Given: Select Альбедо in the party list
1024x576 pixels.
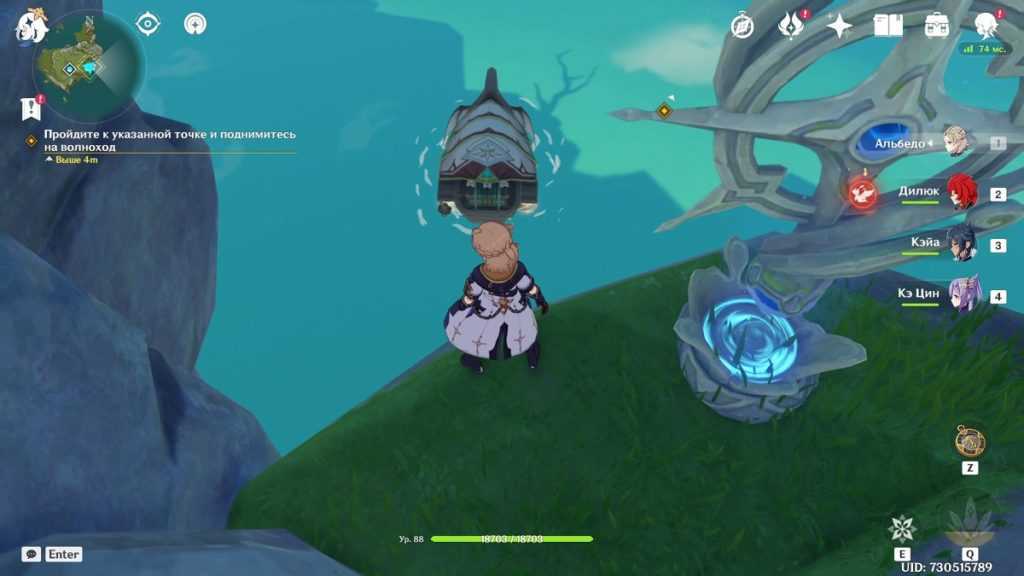Looking at the screenshot, I should point(958,143).
